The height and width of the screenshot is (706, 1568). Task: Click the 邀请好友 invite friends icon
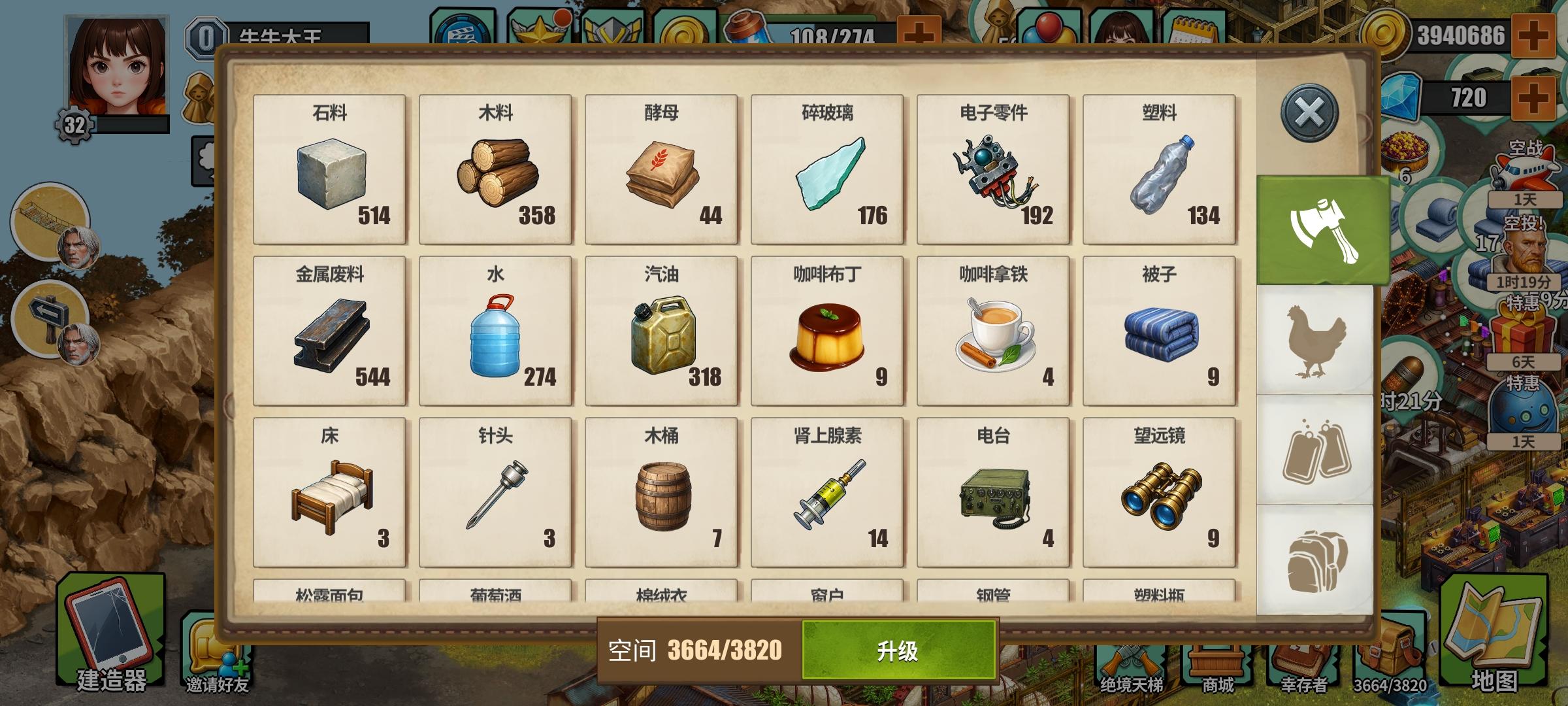coord(216,647)
